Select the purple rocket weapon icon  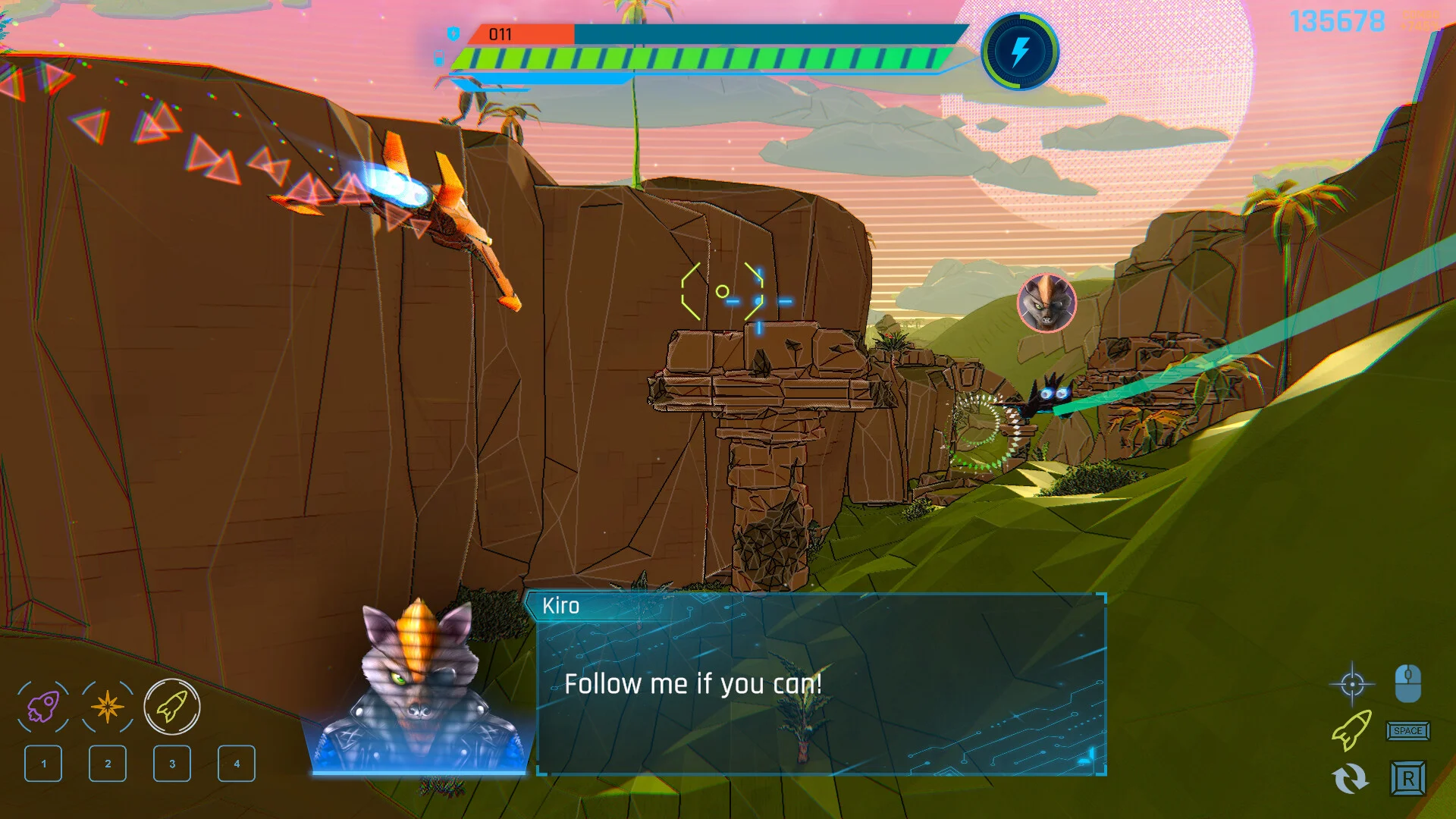[43, 707]
